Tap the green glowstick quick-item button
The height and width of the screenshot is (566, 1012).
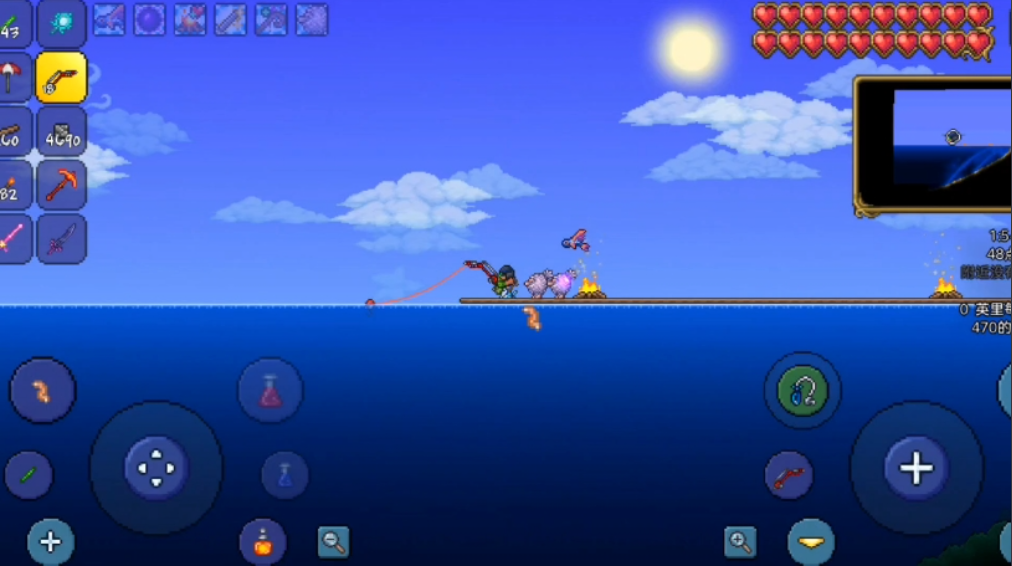28,475
